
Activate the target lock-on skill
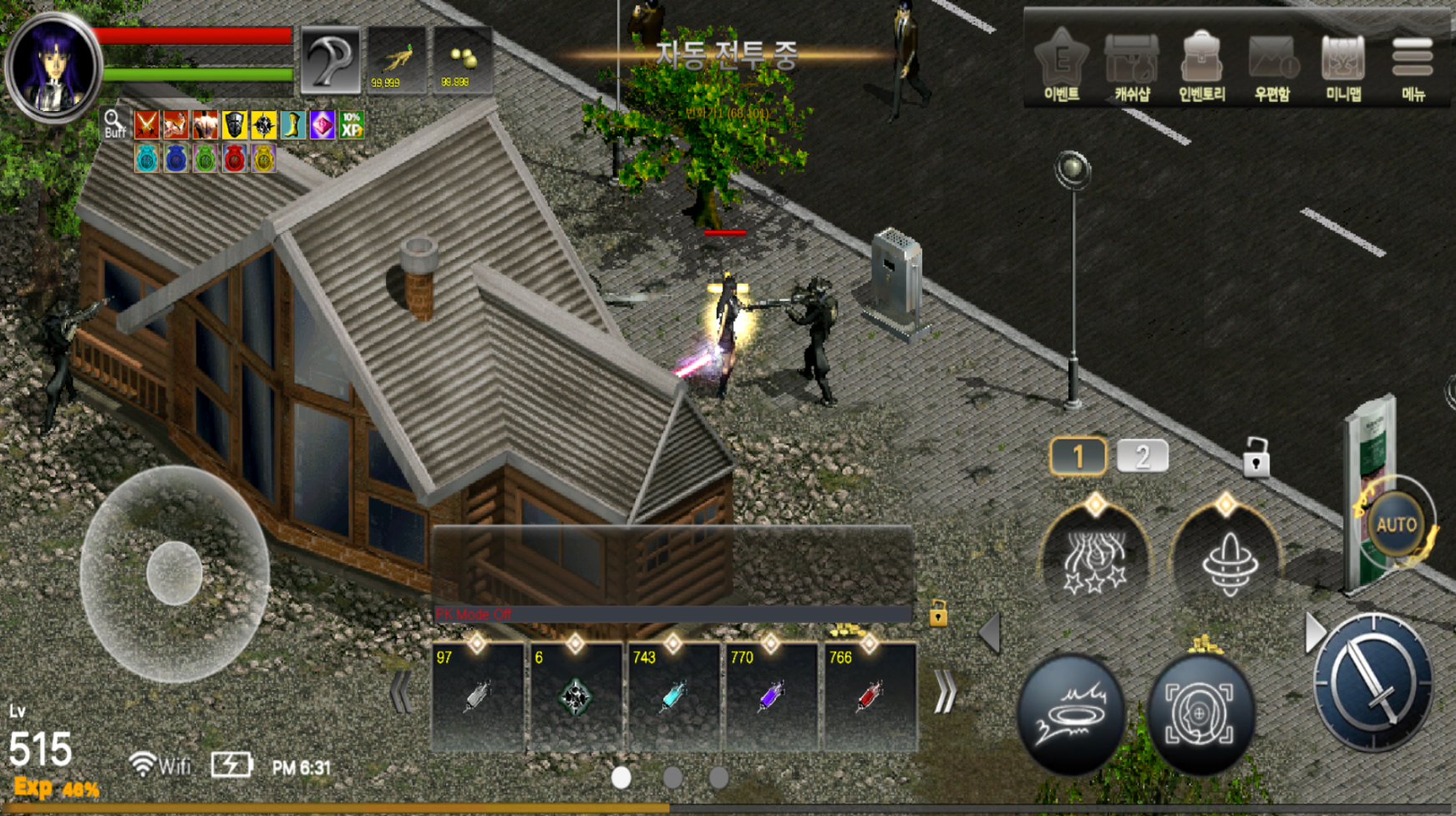[1200, 712]
